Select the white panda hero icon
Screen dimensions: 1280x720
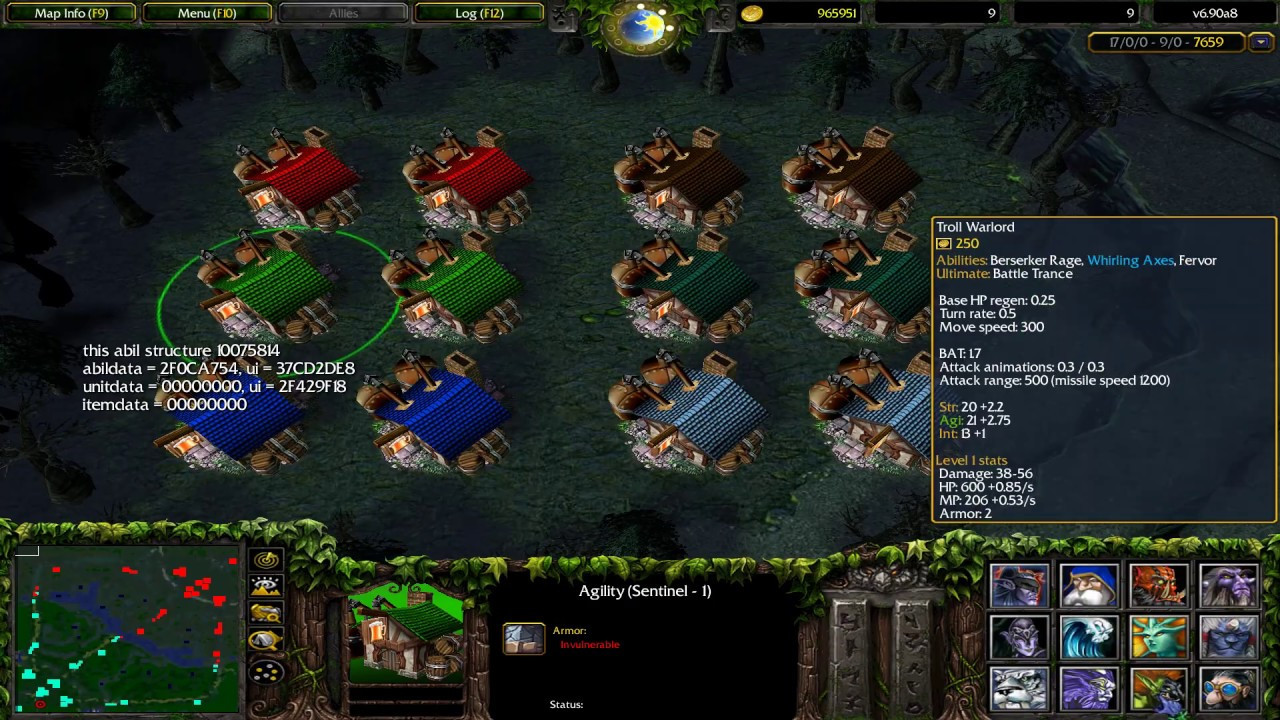pyautogui.click(x=1020, y=689)
